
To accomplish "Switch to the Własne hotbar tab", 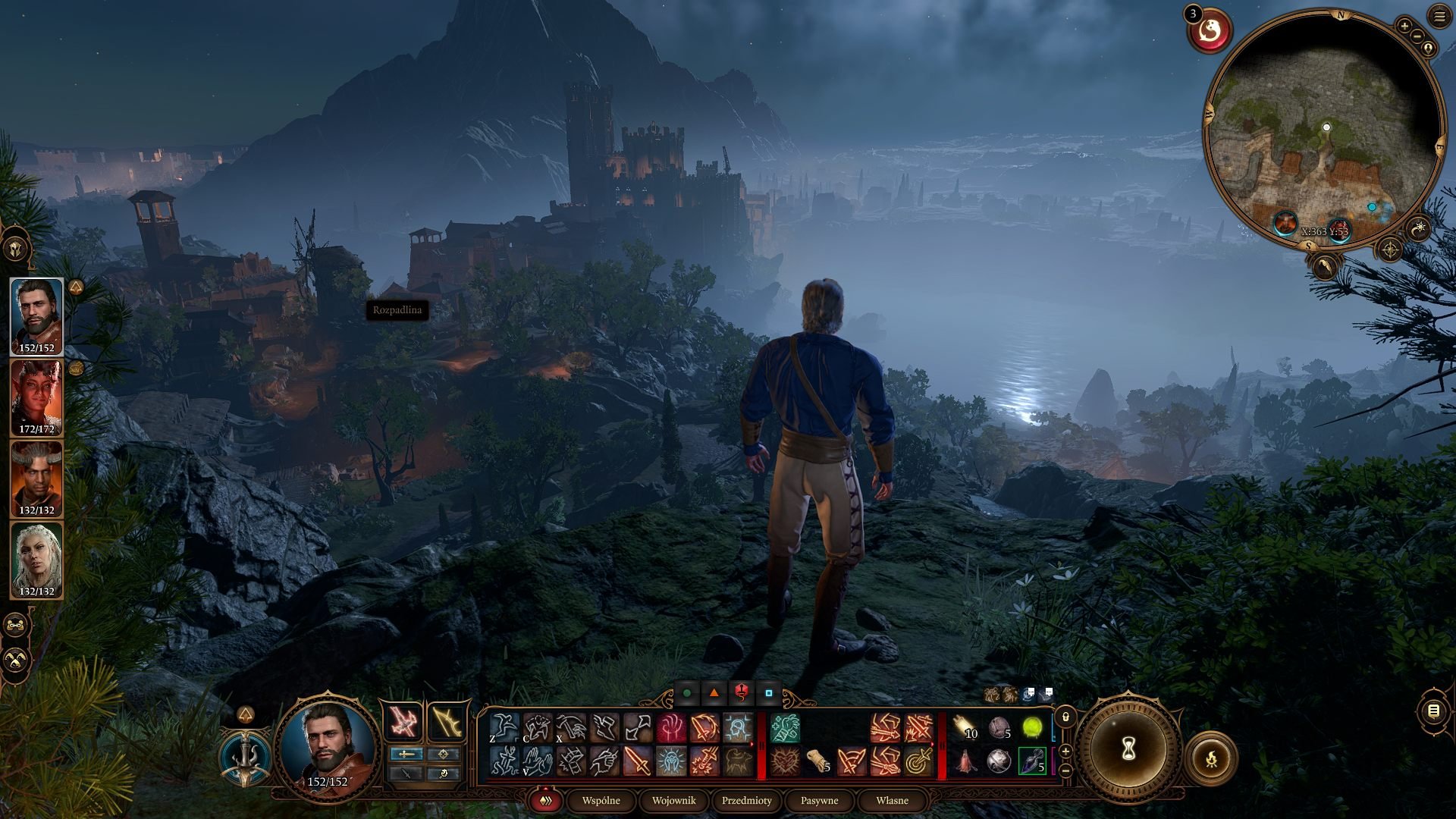I will point(892,800).
